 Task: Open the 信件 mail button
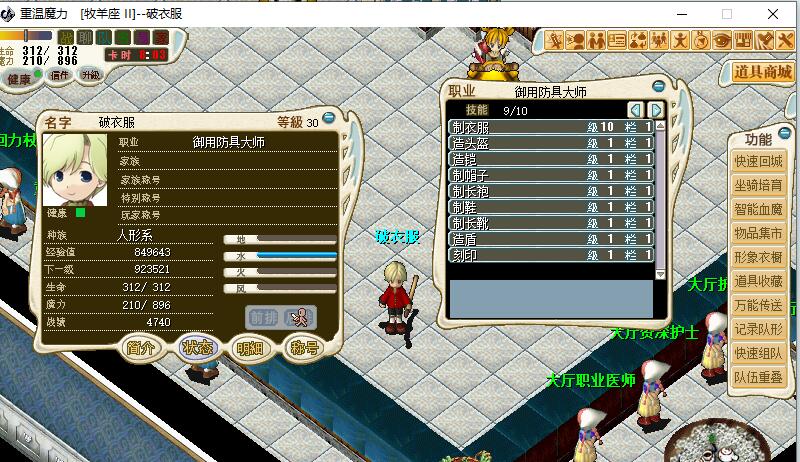click(60, 74)
